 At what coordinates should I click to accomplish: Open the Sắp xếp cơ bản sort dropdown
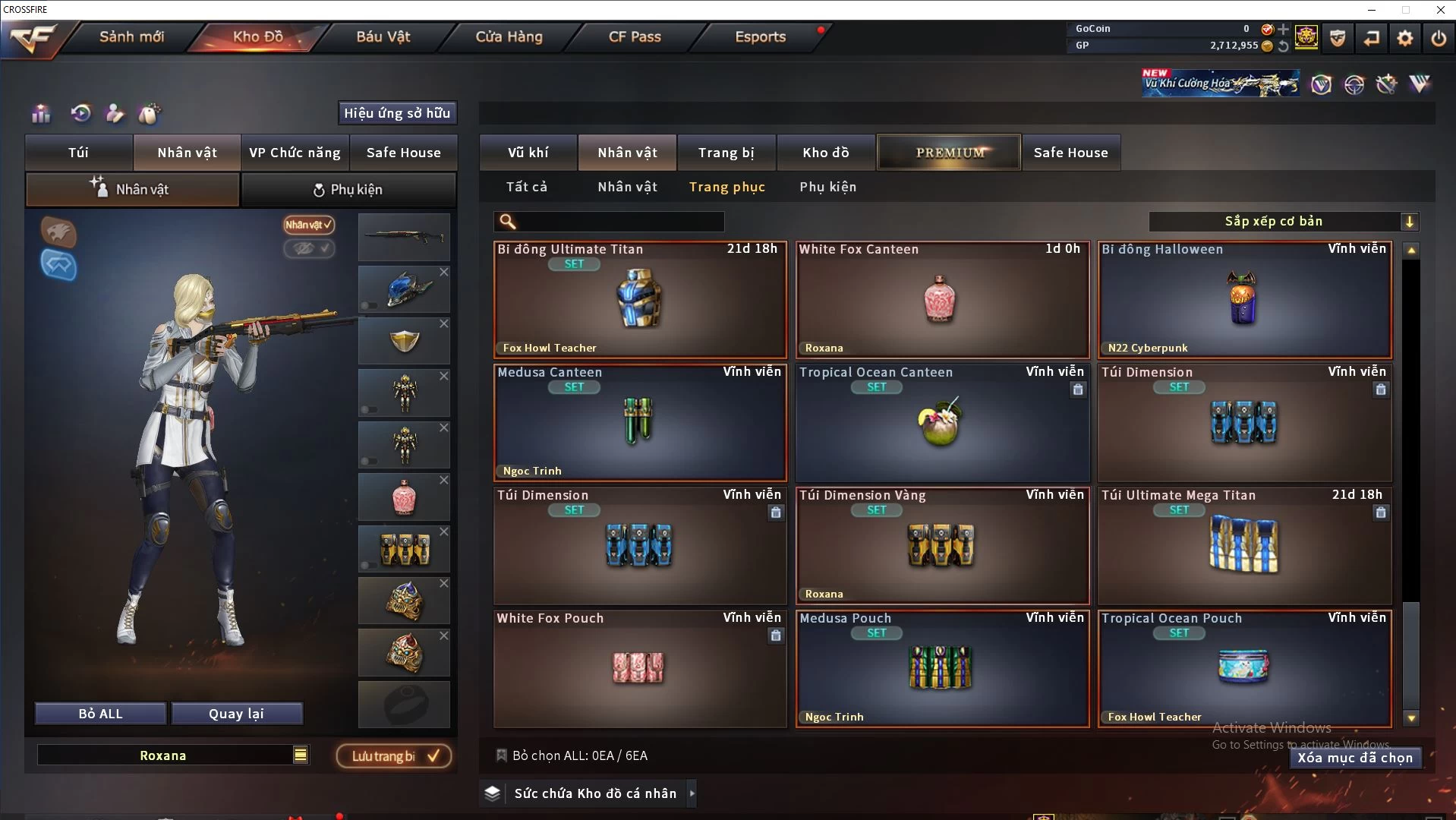tap(1283, 222)
